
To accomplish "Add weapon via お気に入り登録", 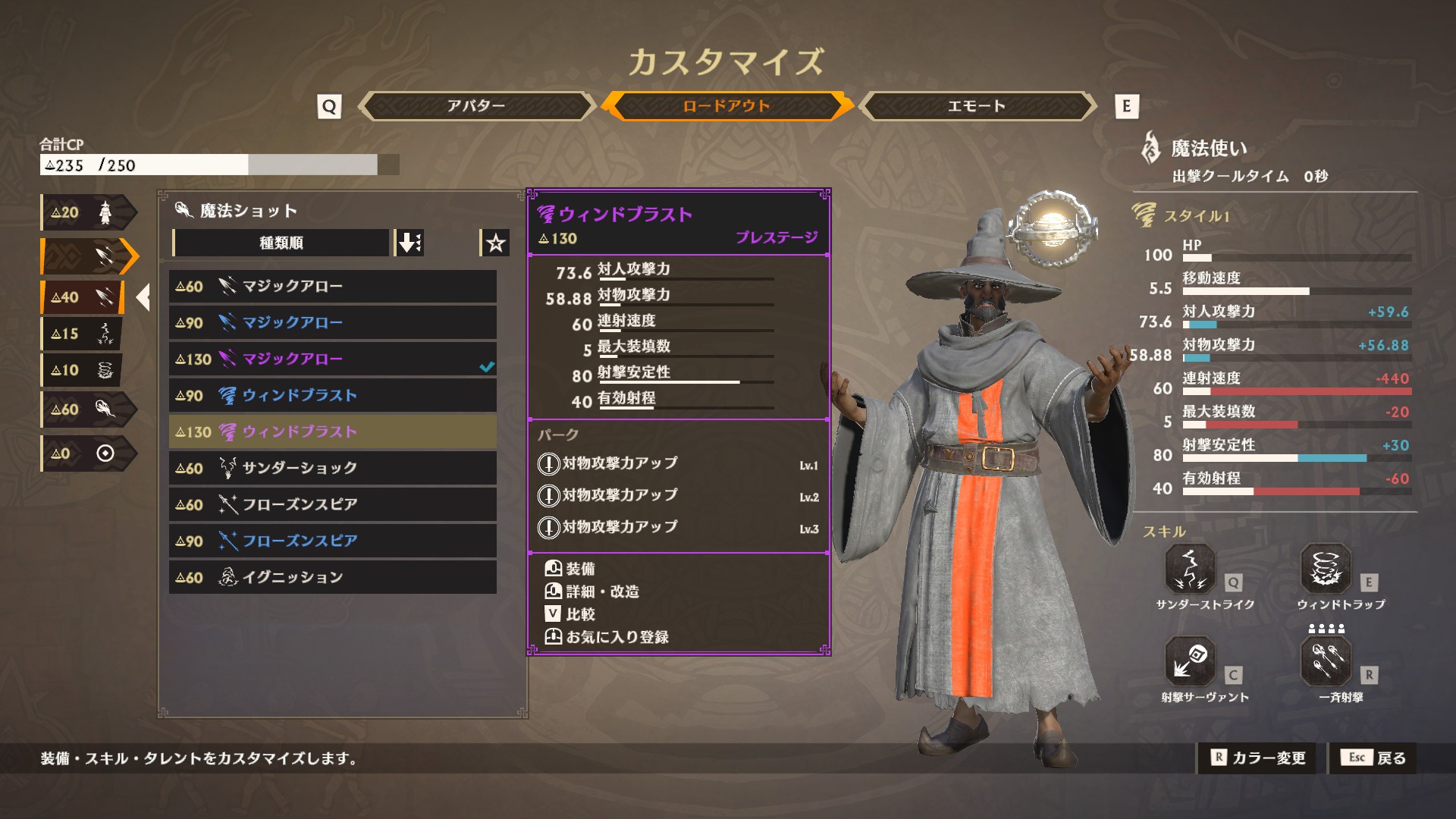I will point(616,637).
